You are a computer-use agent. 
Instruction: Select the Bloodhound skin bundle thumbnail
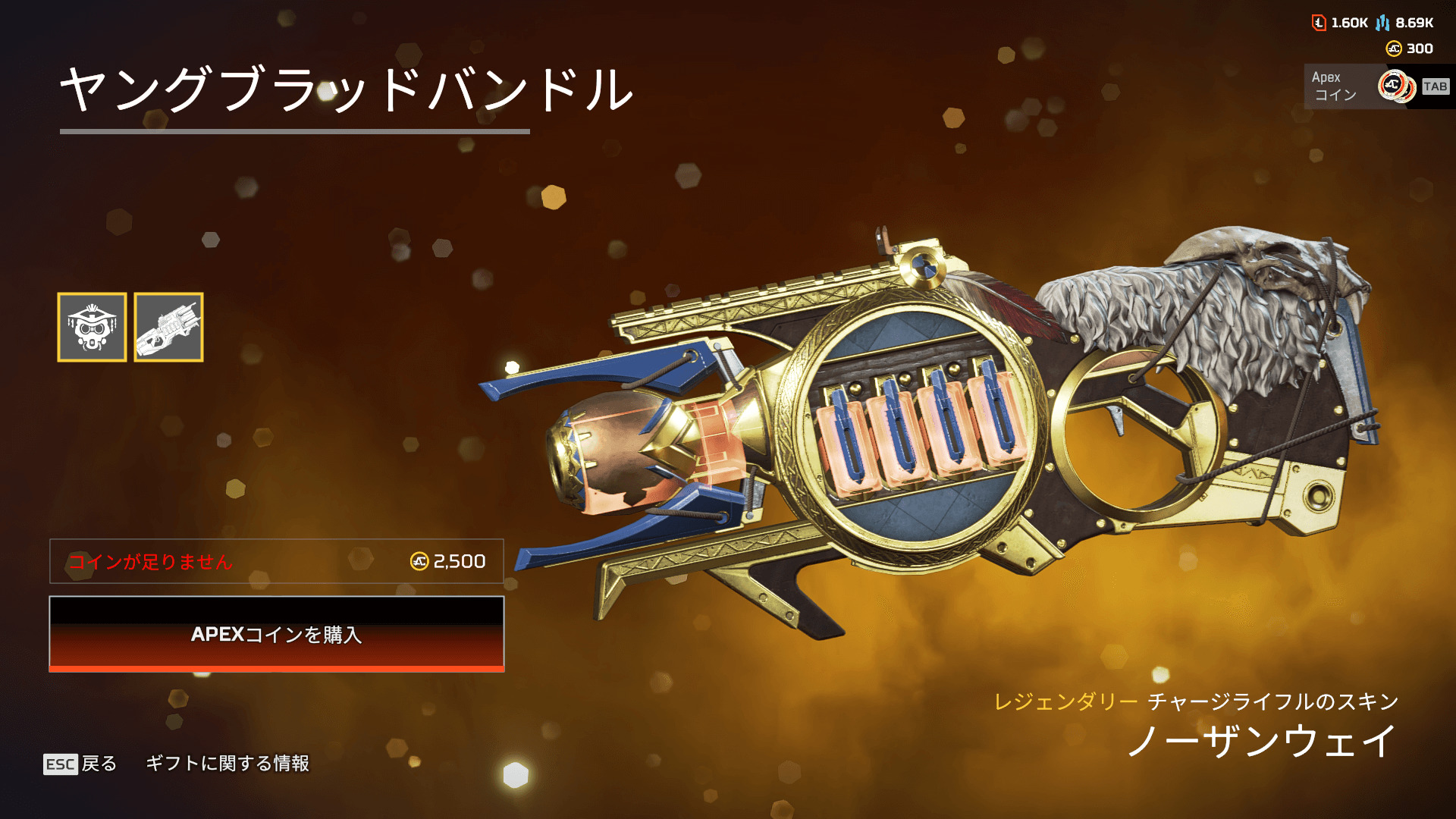coord(92,327)
